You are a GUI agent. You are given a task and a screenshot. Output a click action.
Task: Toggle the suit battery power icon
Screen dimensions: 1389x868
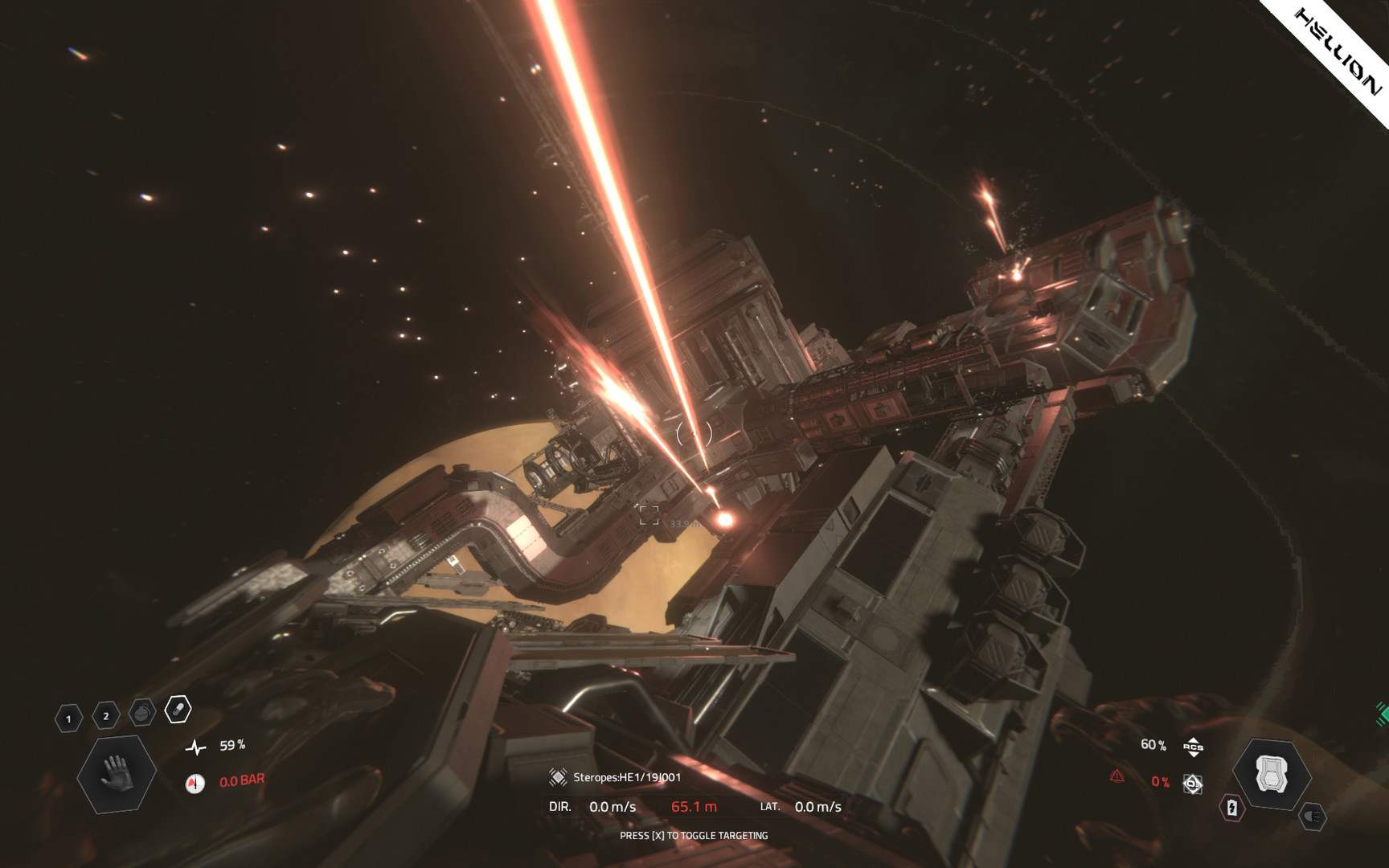pos(1232,808)
